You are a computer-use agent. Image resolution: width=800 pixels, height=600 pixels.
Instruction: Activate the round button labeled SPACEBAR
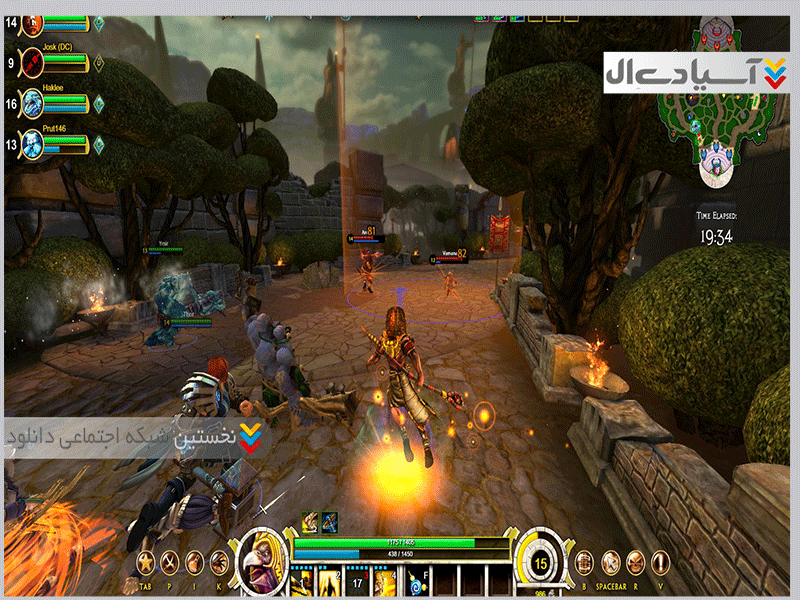click(x=610, y=561)
